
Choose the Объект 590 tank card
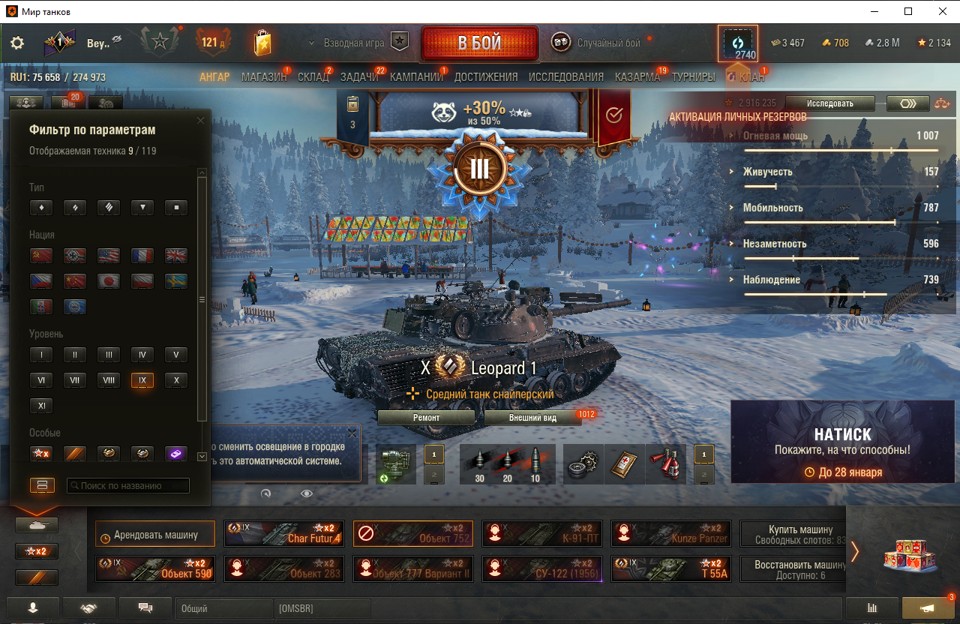pyautogui.click(x=155, y=569)
